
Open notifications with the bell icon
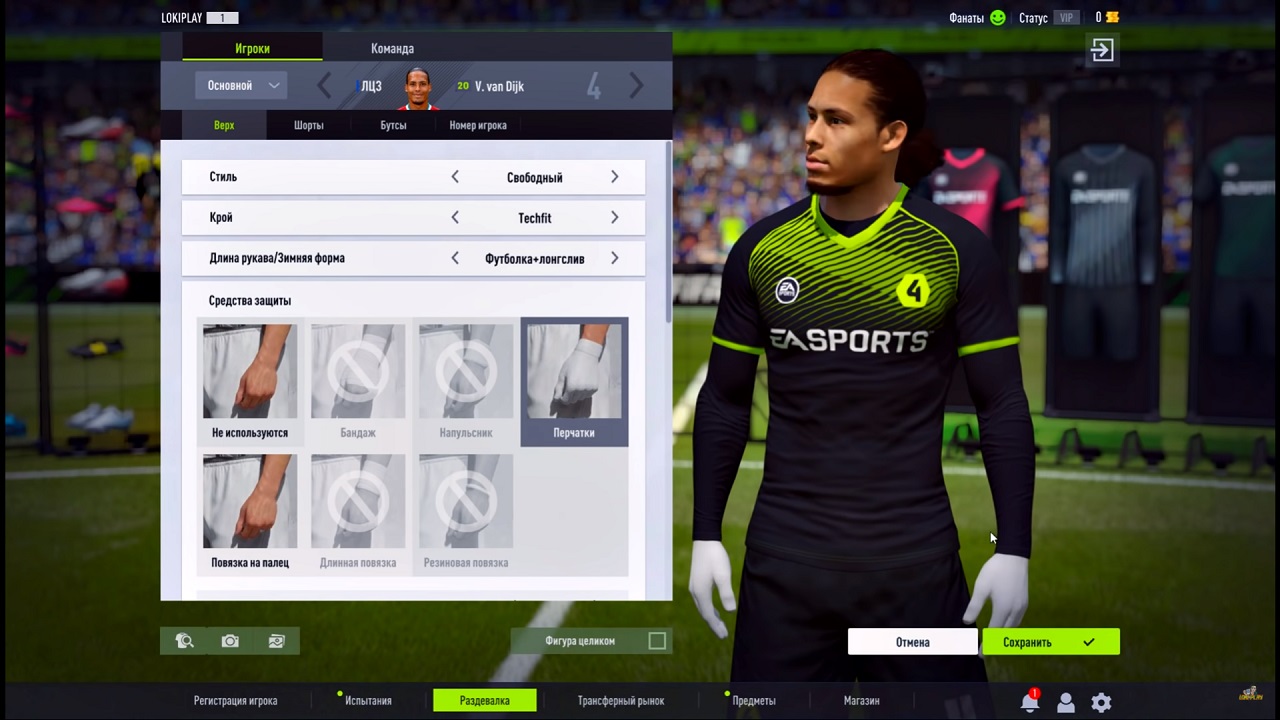[x=1030, y=701]
